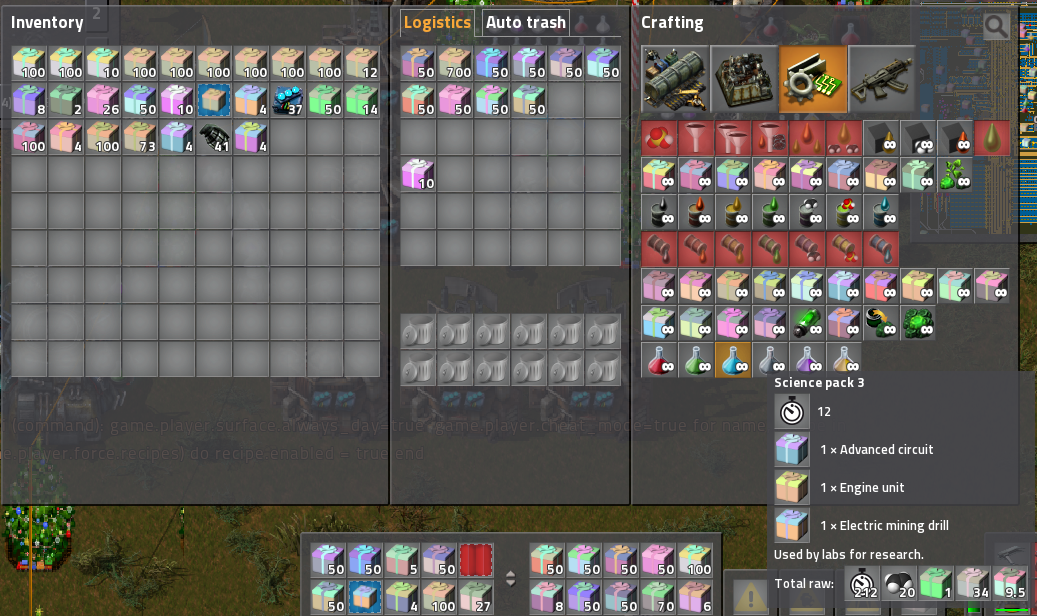Pick up the grenade stack of 41
Screen dimensions: 1037x616
[215, 137]
